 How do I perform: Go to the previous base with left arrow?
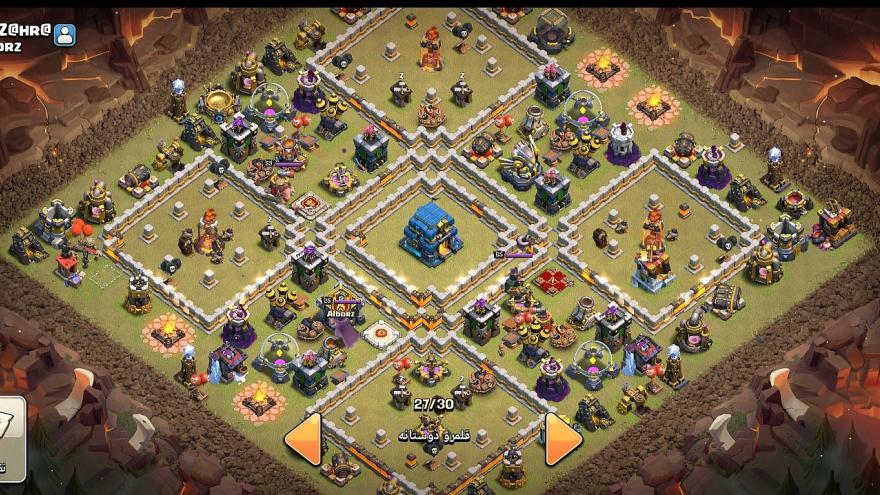tap(303, 438)
